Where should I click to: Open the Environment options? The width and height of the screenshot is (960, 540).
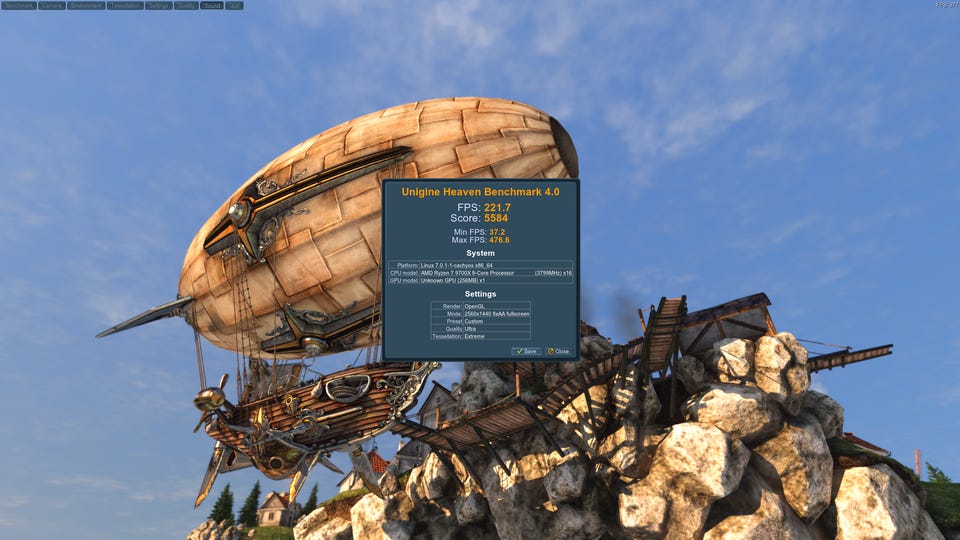tap(86, 5)
